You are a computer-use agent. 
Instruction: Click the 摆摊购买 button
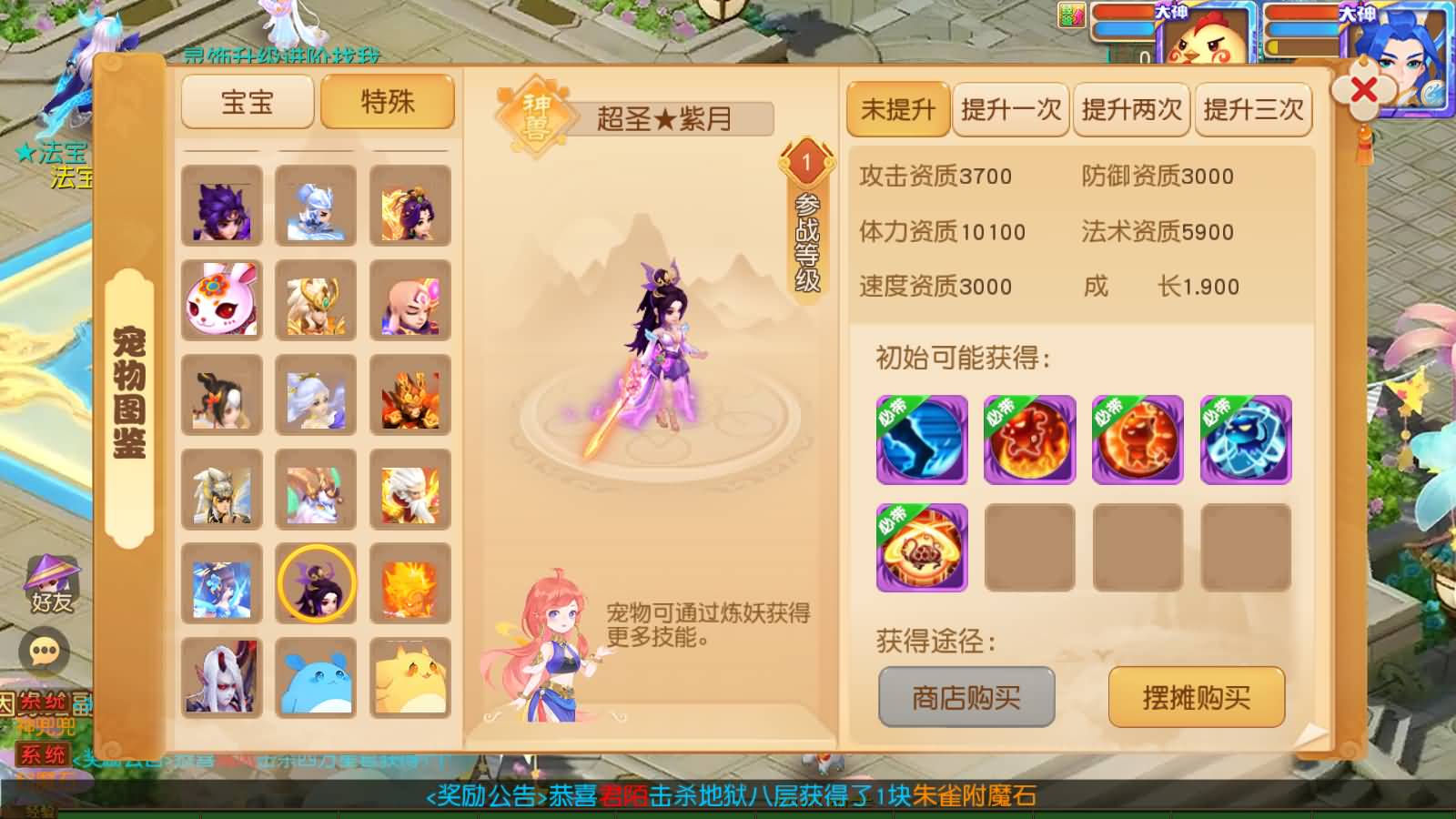click(x=1196, y=695)
